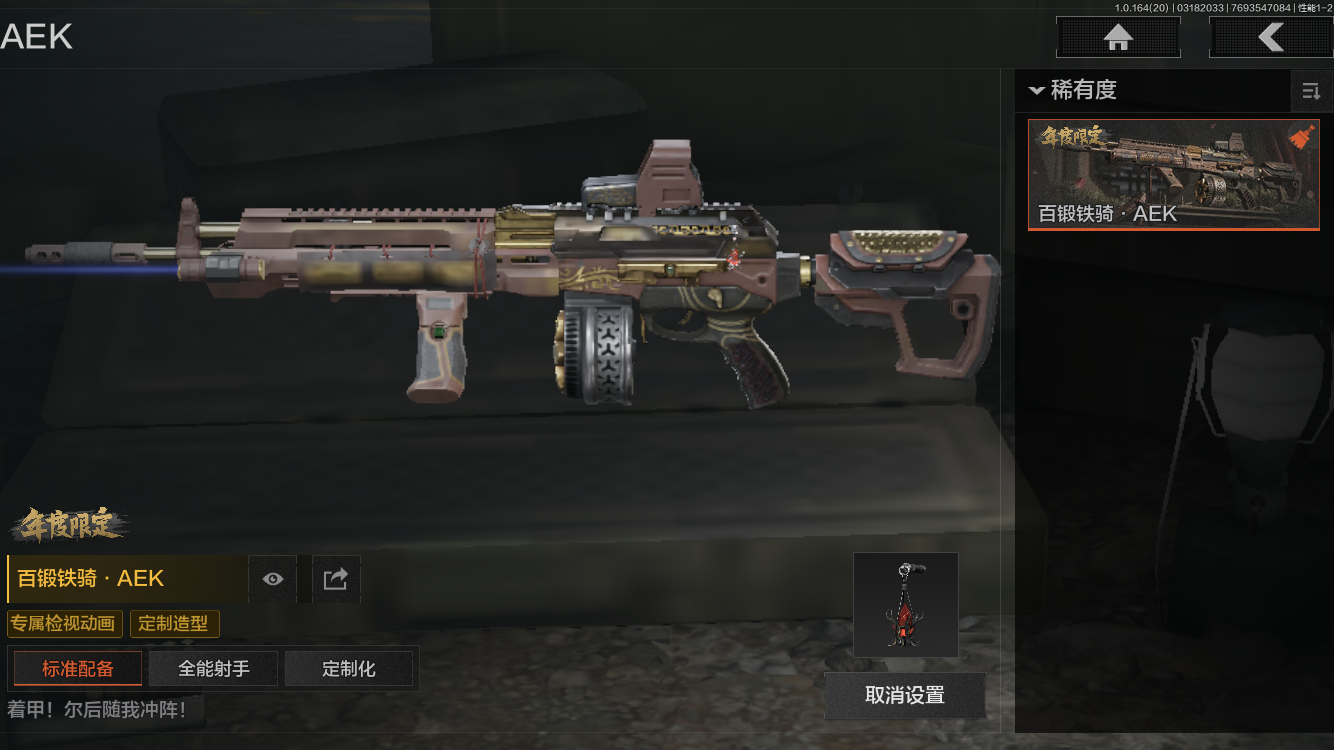Toggle the eye preview icon
The image size is (1334, 750).
click(272, 579)
